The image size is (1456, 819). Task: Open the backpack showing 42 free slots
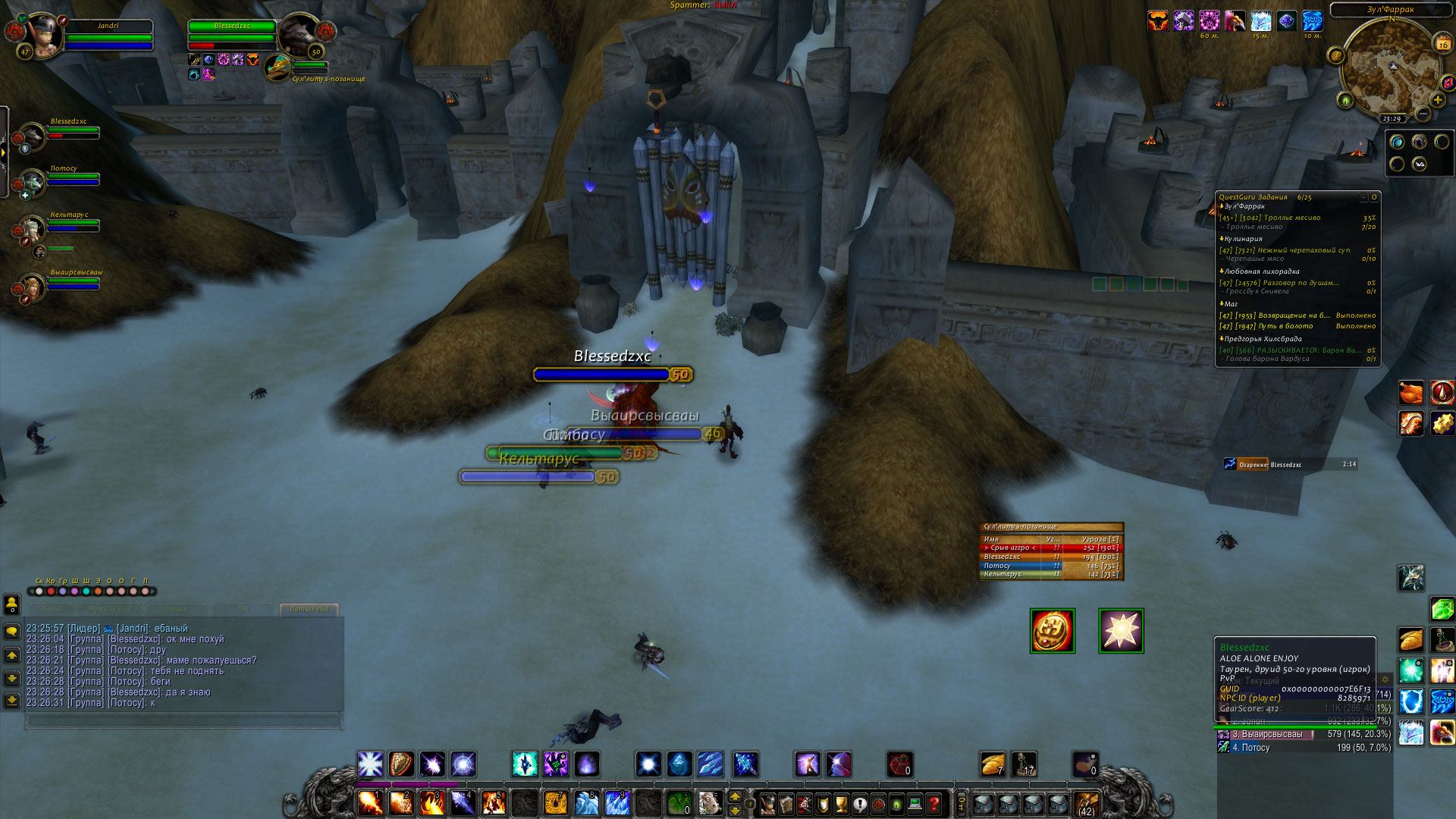[x=1086, y=803]
